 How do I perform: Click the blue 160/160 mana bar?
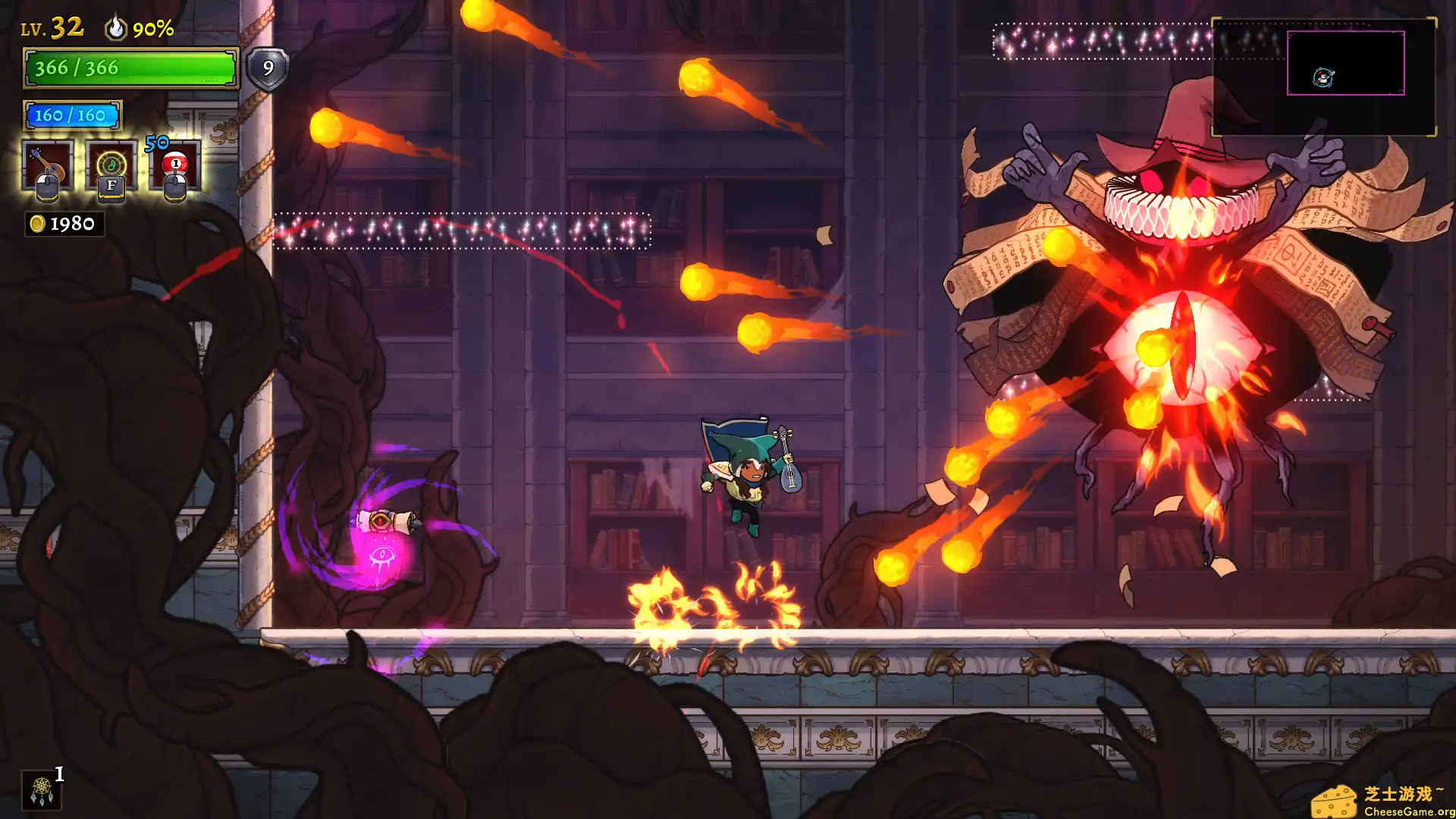pos(74,115)
